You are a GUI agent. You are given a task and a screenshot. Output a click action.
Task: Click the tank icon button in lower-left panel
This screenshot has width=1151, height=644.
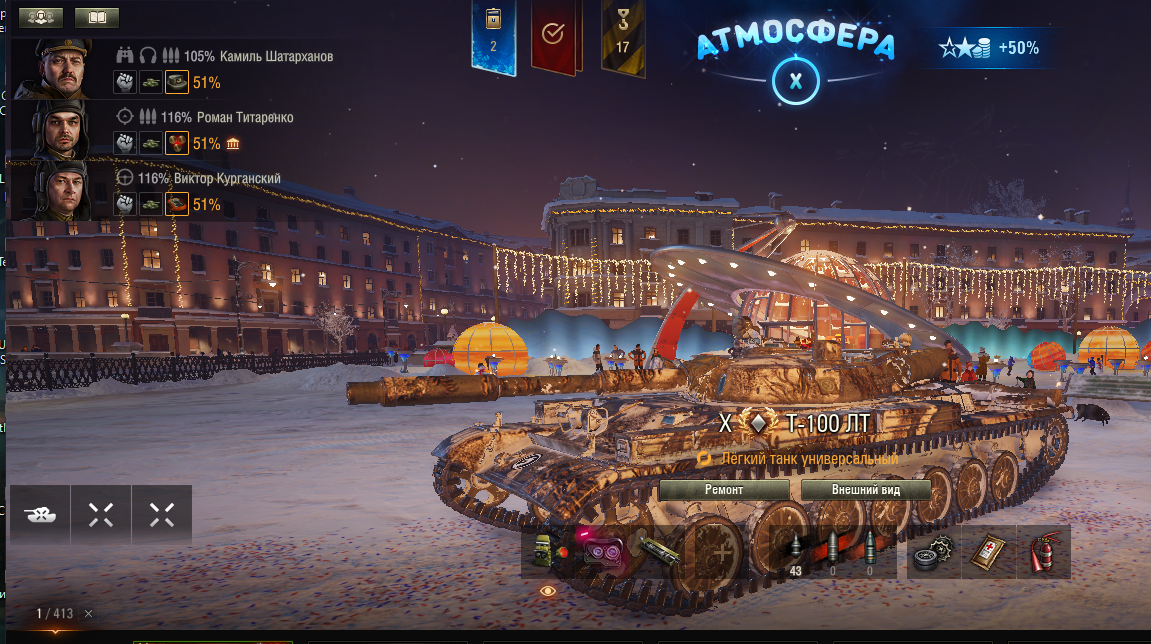click(x=40, y=515)
